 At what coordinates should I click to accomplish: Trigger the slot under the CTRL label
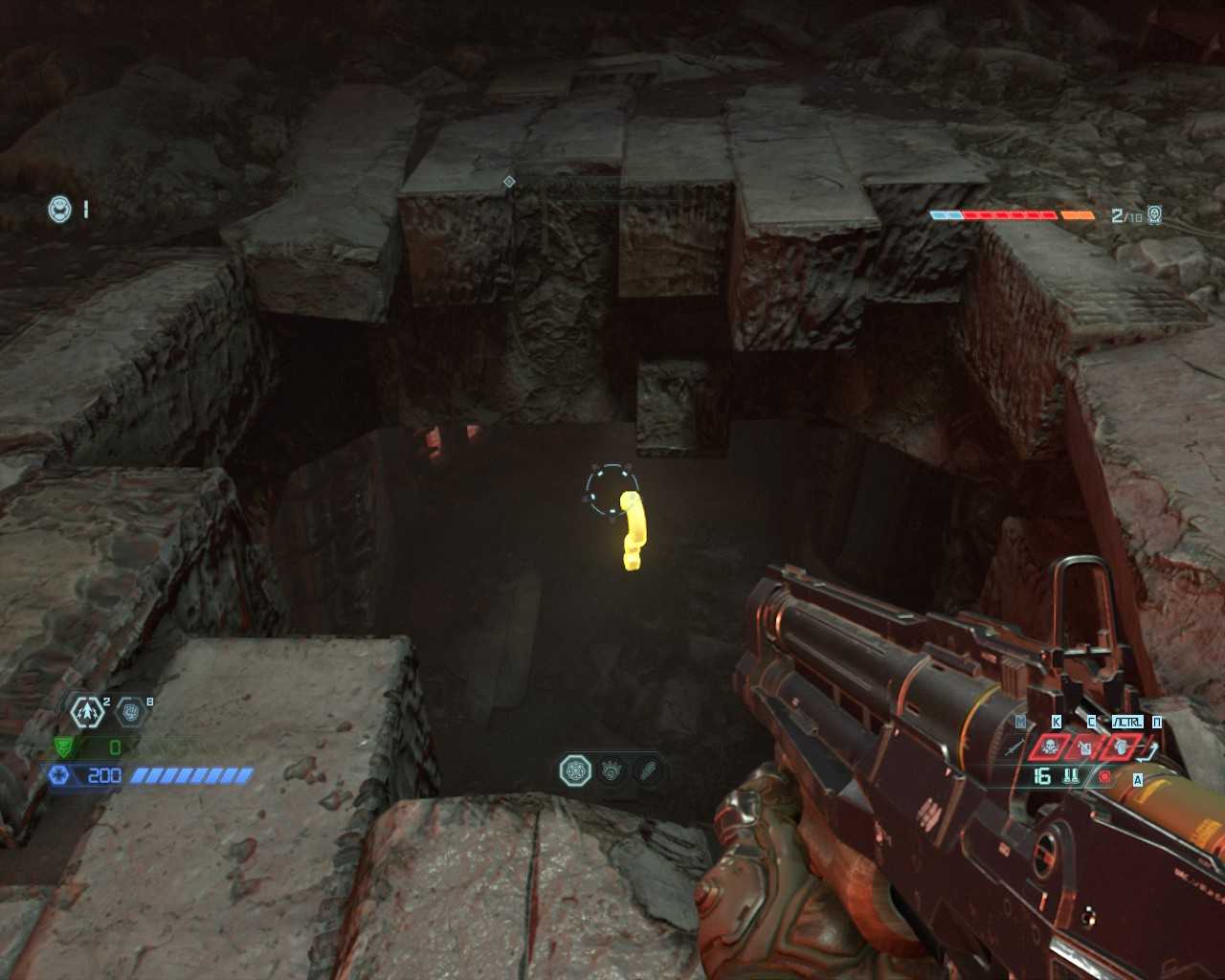pos(1120,746)
